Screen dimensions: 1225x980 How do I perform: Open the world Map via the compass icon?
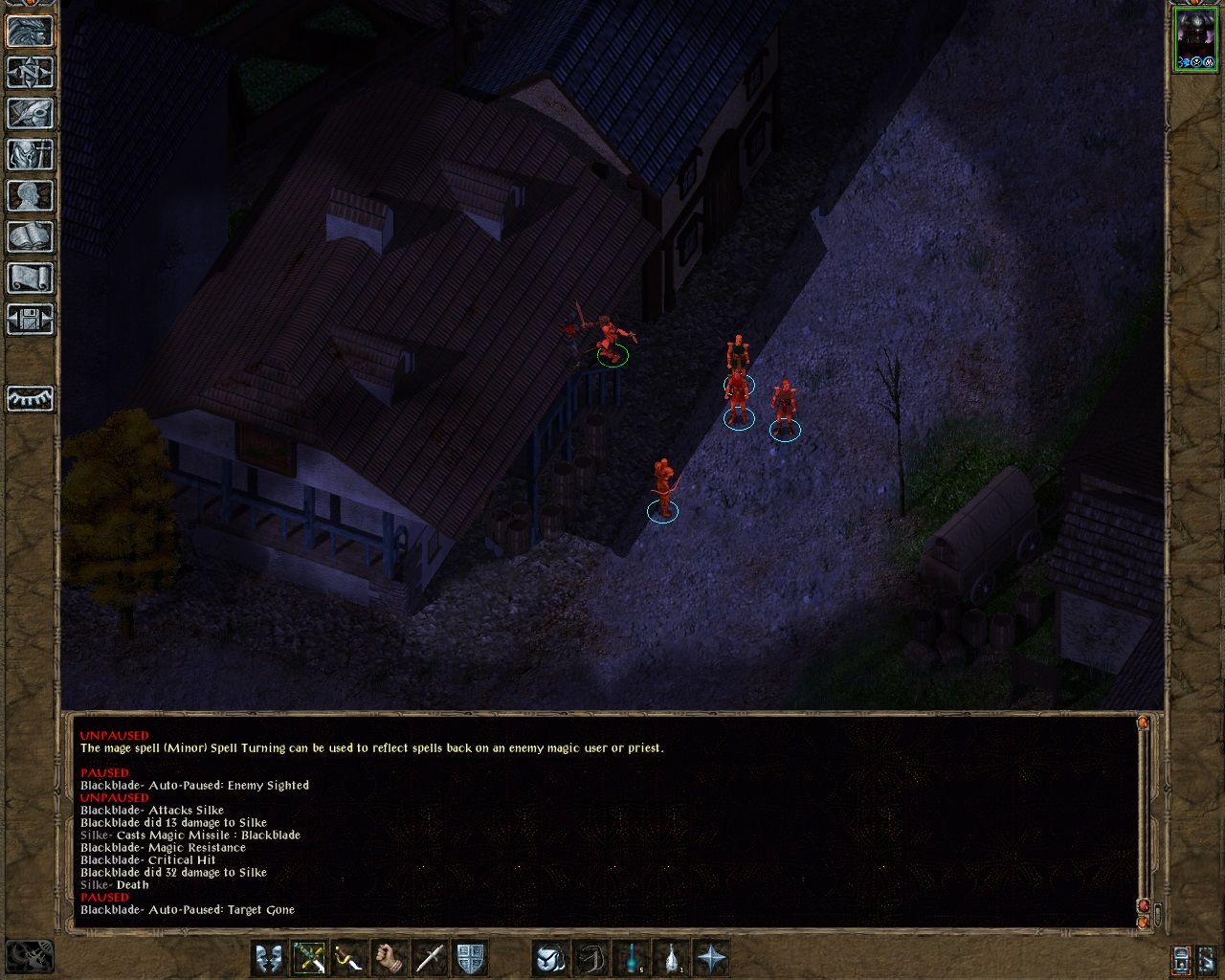pos(28,73)
